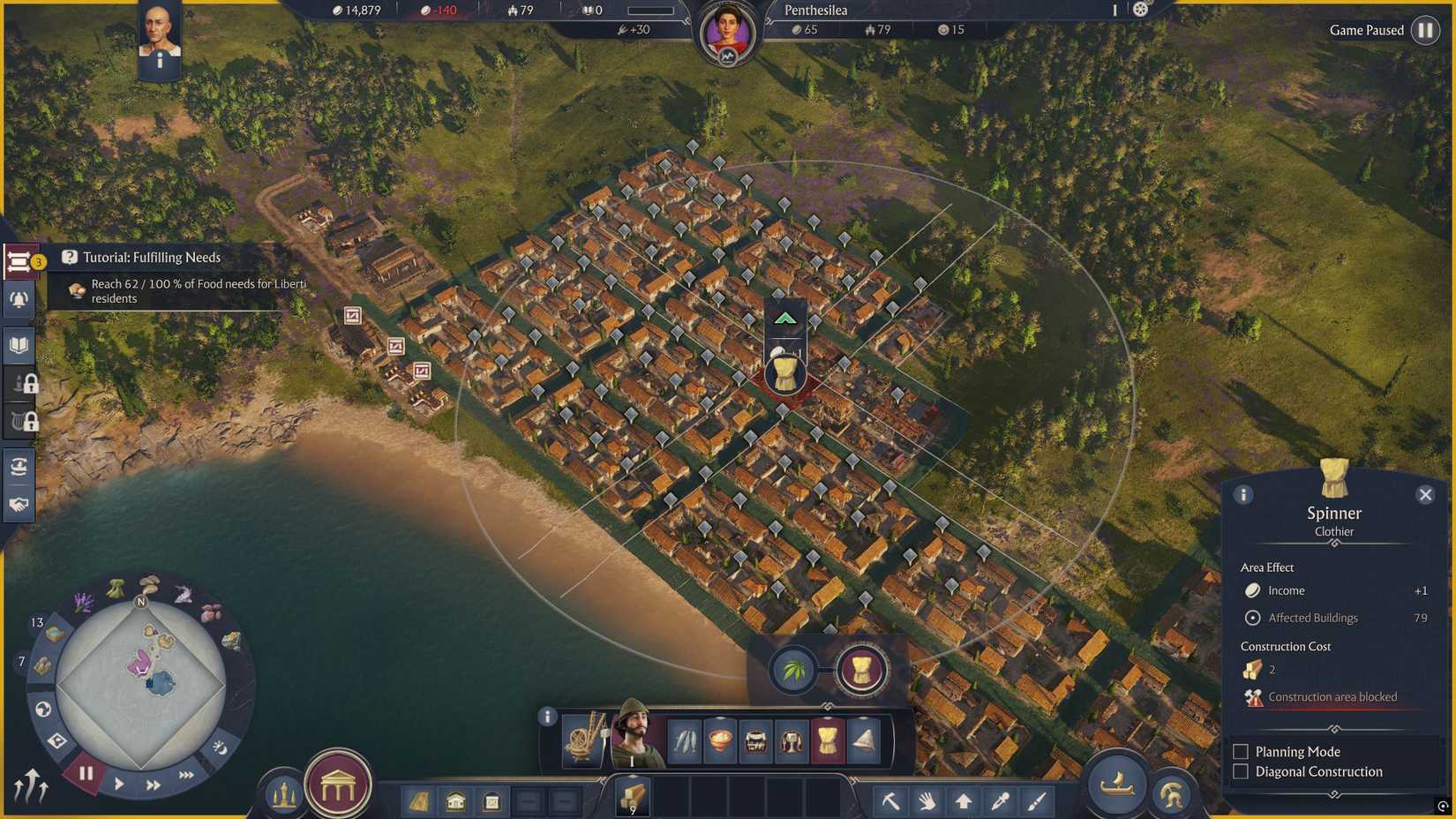Select the hand move tool
The height and width of the screenshot is (819, 1456).
tap(928, 799)
